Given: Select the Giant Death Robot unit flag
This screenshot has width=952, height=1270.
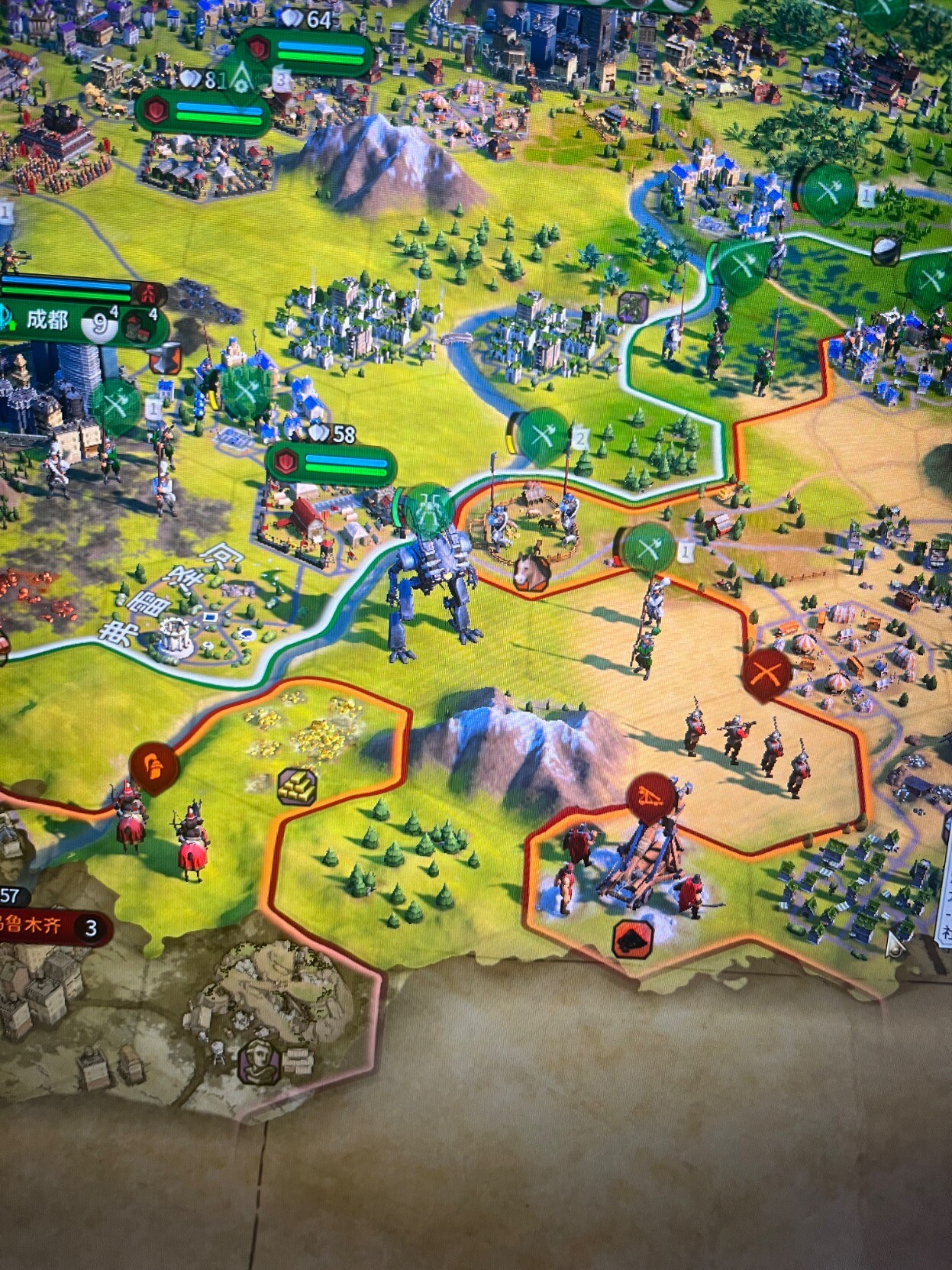Looking at the screenshot, I should click(428, 506).
